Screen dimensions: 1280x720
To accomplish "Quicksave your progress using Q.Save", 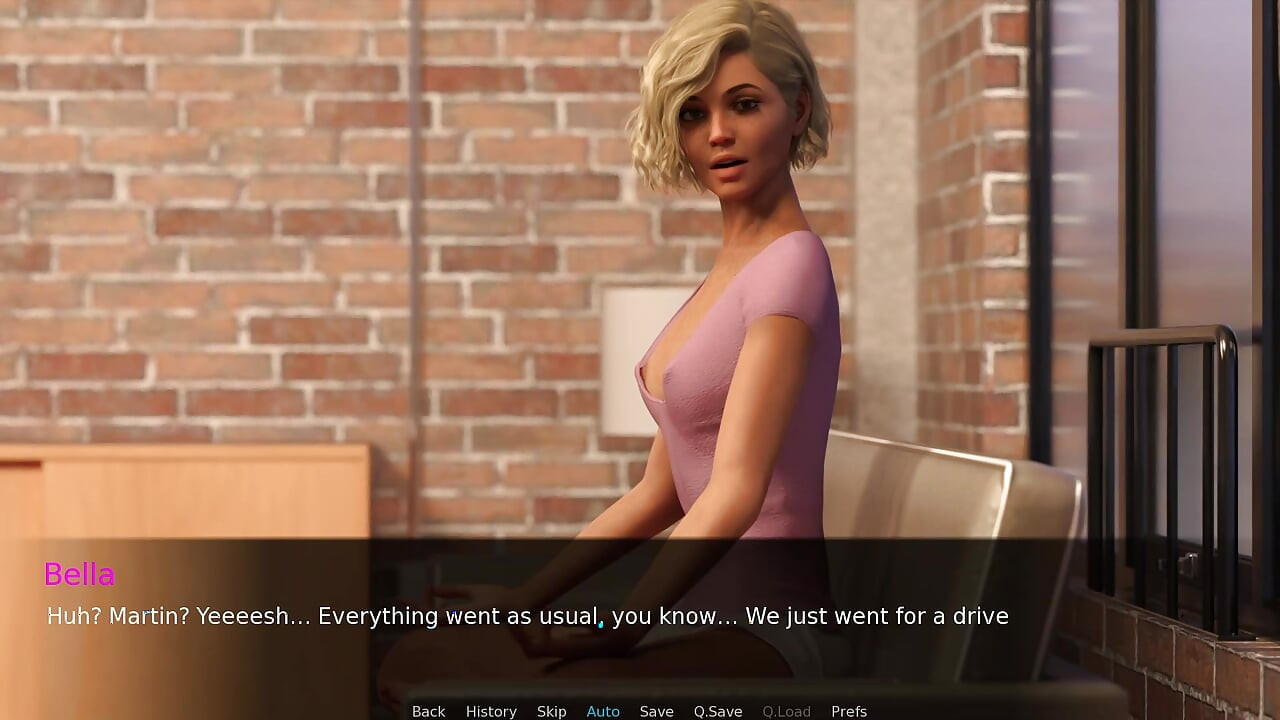I will click(717, 711).
